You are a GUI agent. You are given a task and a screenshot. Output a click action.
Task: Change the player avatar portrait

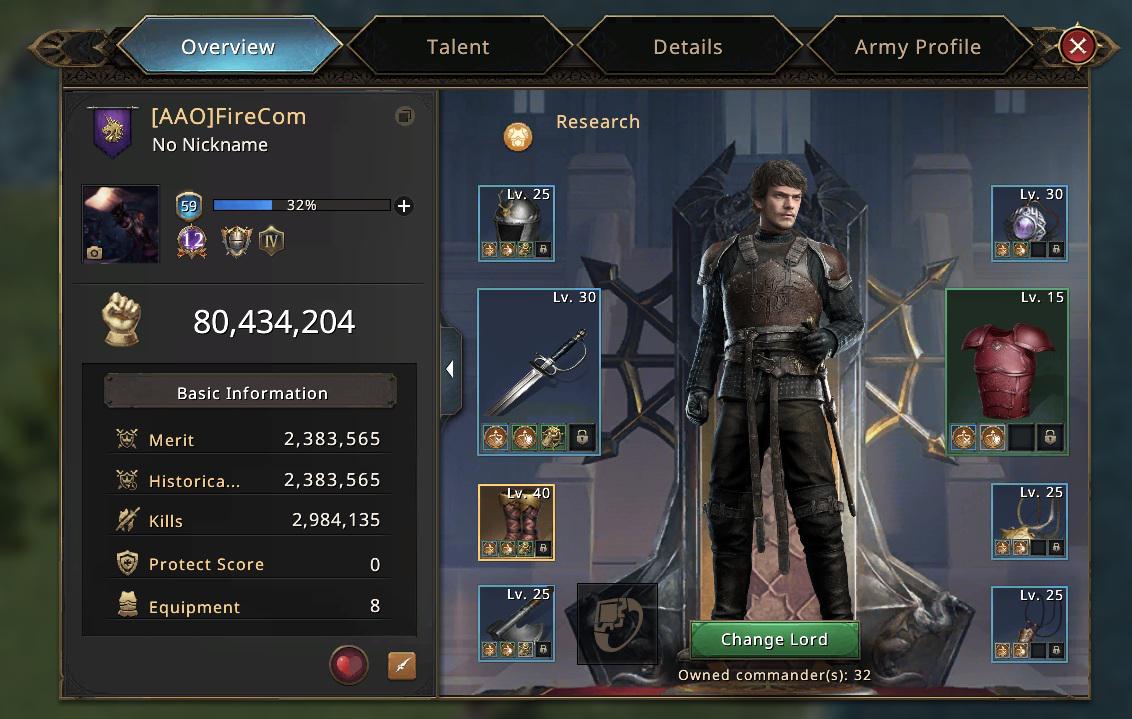point(120,224)
